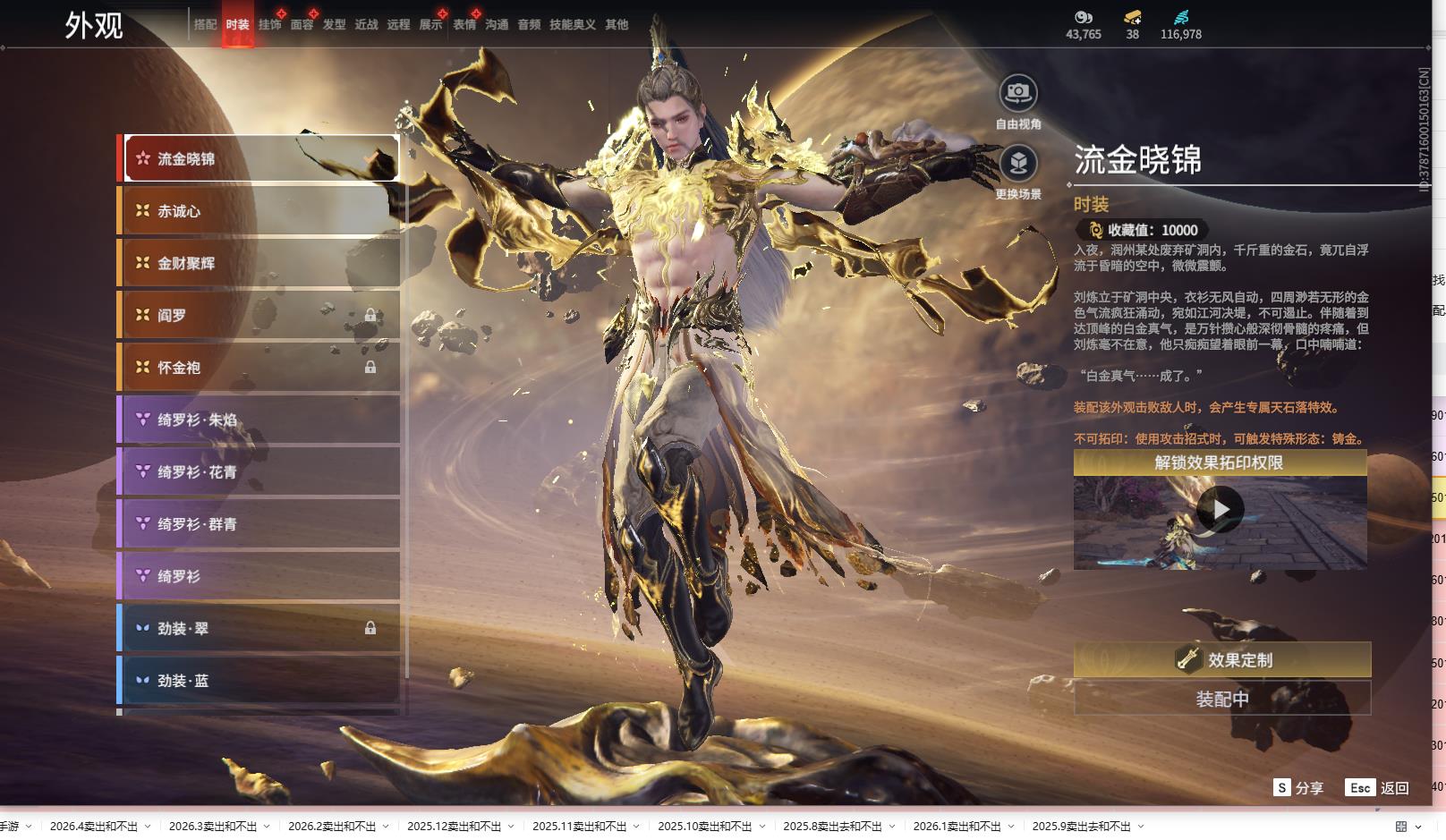
Task: Pick the 怀金袍 outfit row
Action: 260,368
